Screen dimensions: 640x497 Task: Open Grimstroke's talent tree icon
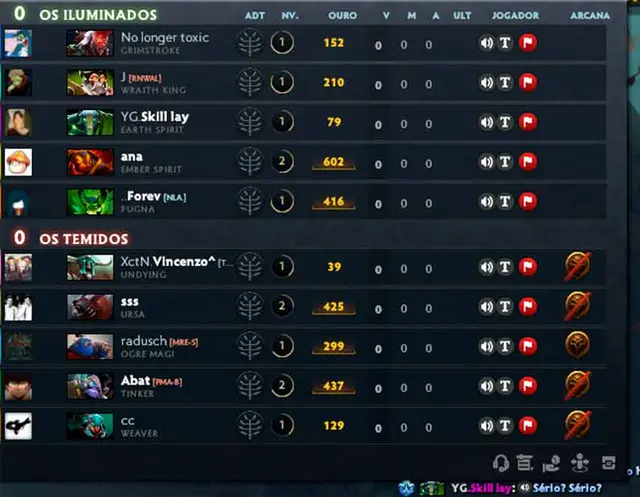(249, 43)
